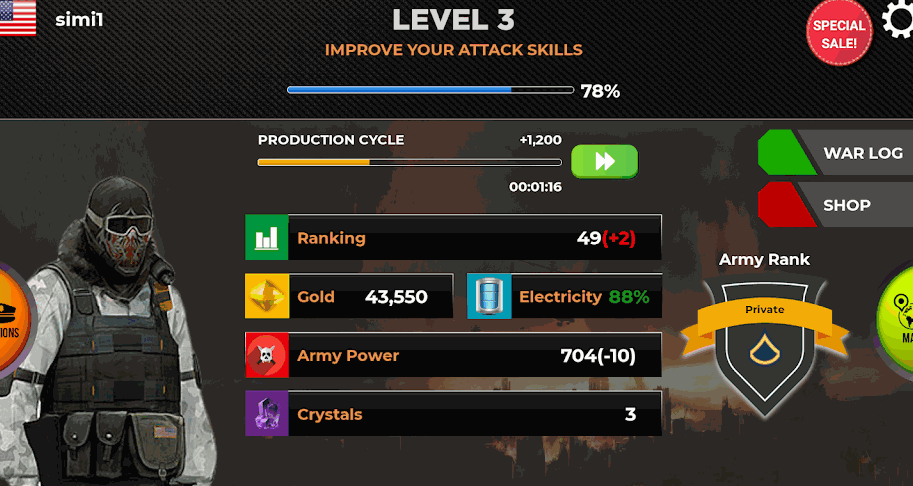Open the settings gear
Image resolution: width=913 pixels, height=486 pixels.
click(897, 18)
